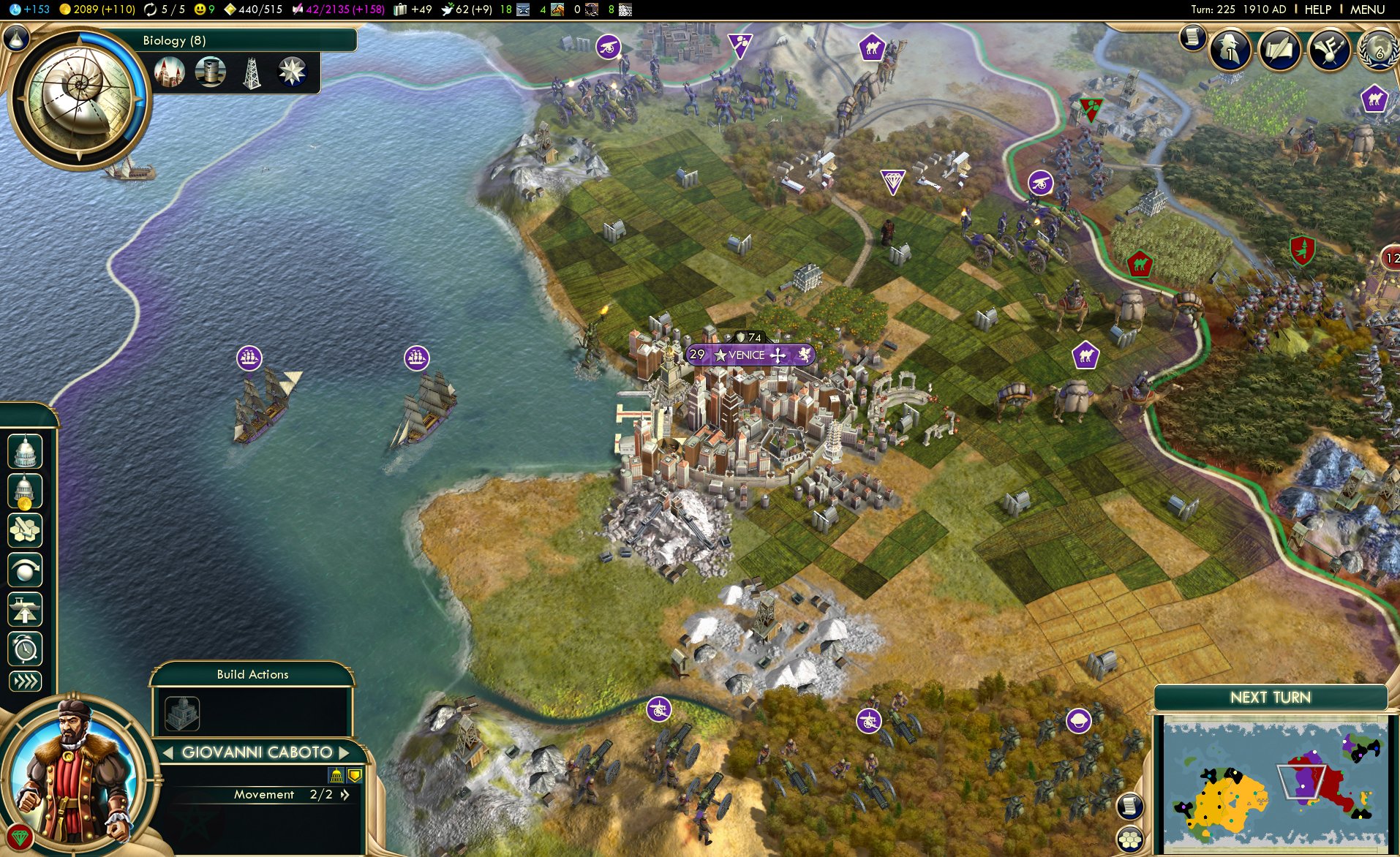Viewport: 1400px width, 857px height.
Task: Open the World Congress globe icon
Action: 1378,50
